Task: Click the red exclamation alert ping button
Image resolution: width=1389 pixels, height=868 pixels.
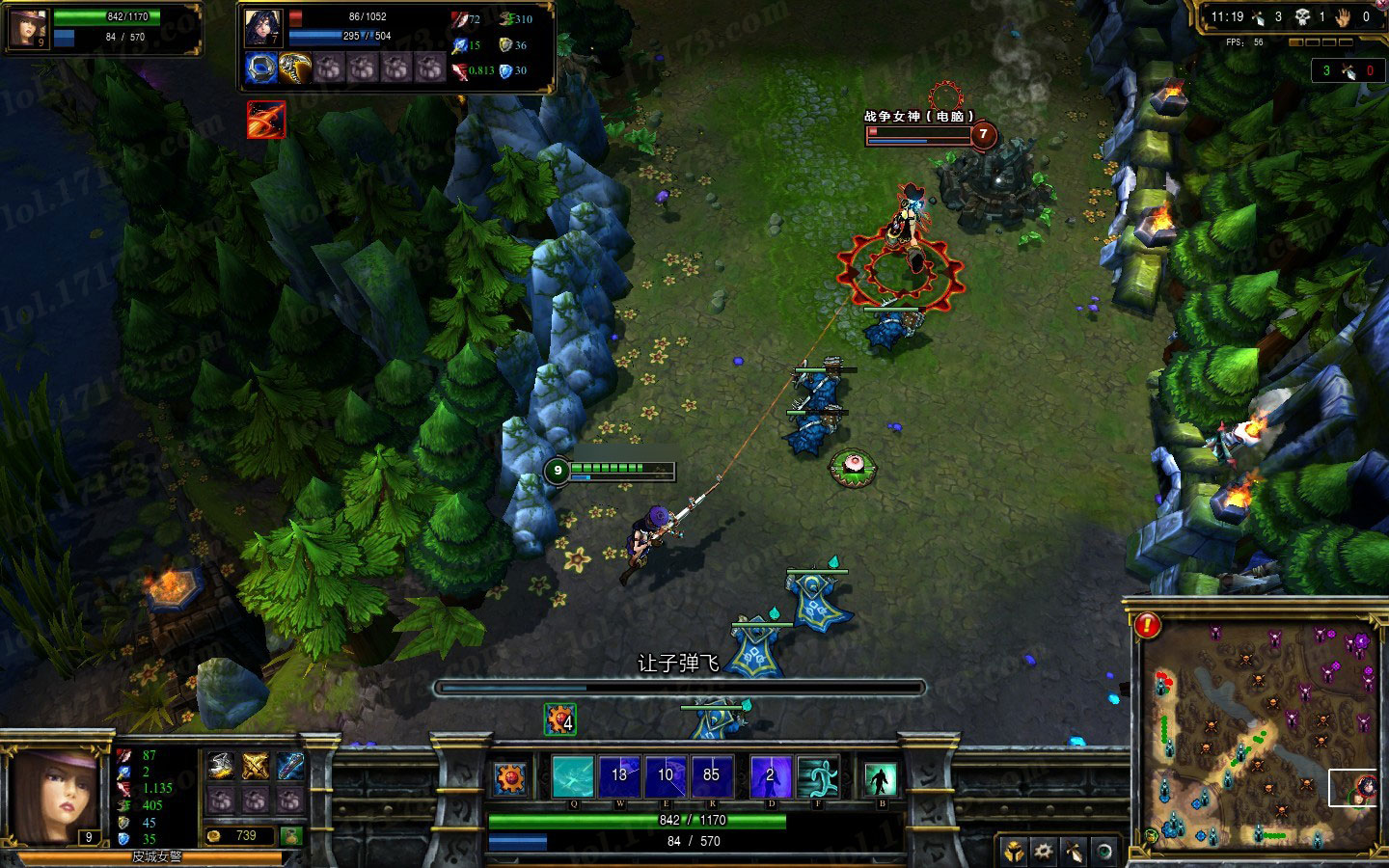Action: click(1147, 626)
